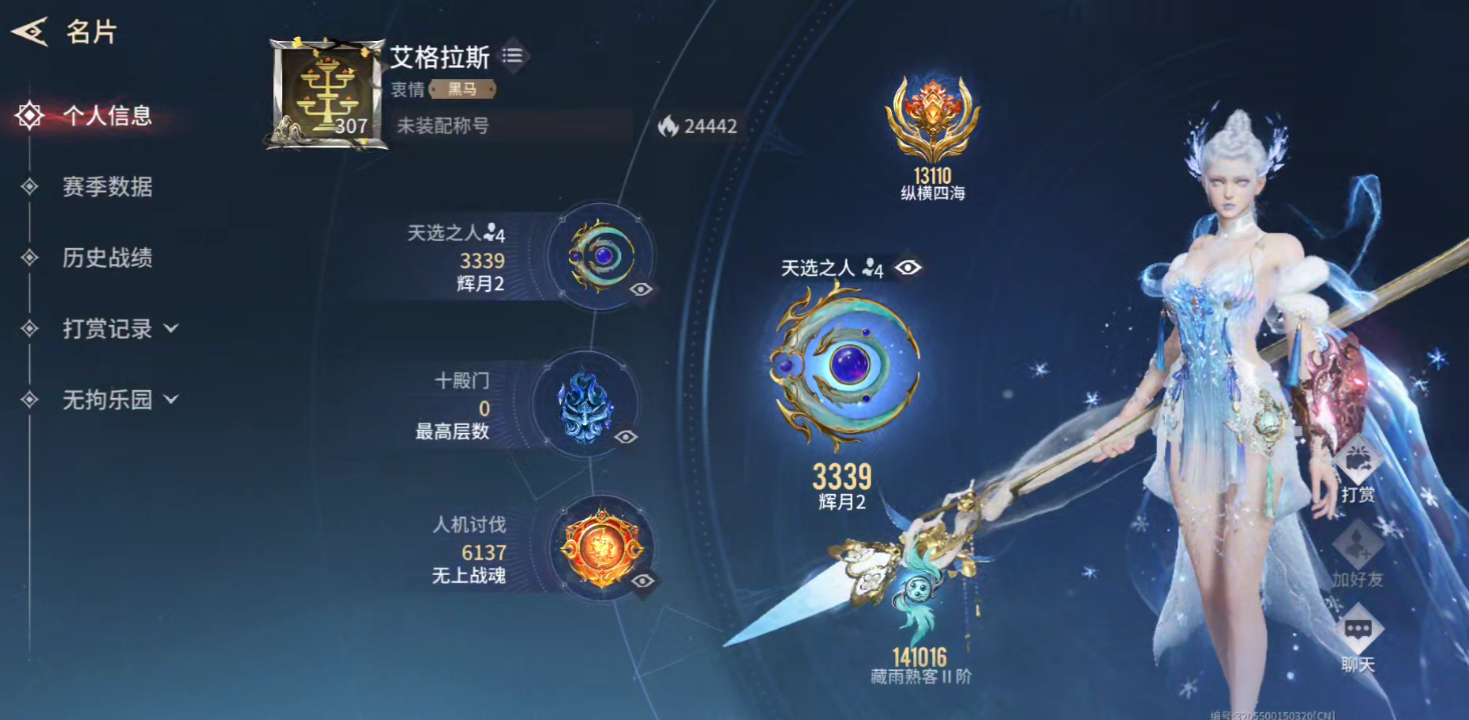Open the 个人信息 tab

pyautogui.click(x=107, y=116)
